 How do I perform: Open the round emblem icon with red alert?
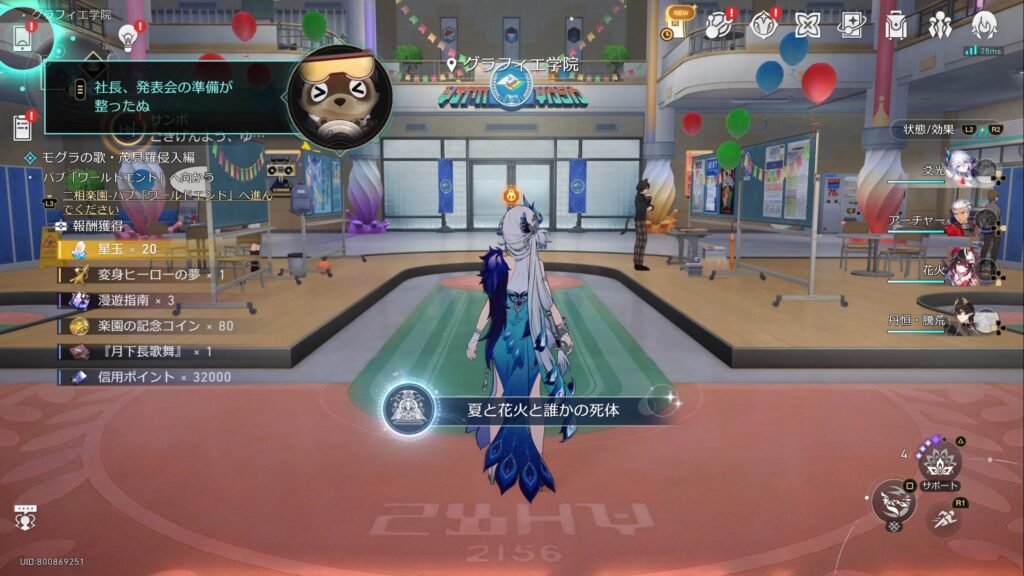763,25
